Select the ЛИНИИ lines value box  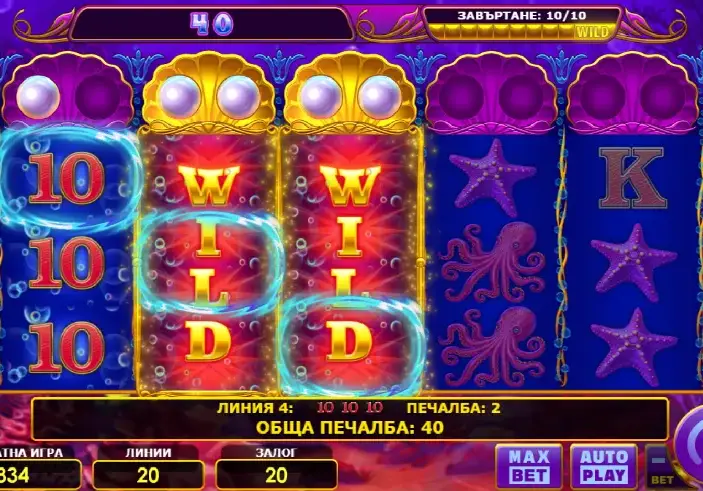[x=140, y=474]
